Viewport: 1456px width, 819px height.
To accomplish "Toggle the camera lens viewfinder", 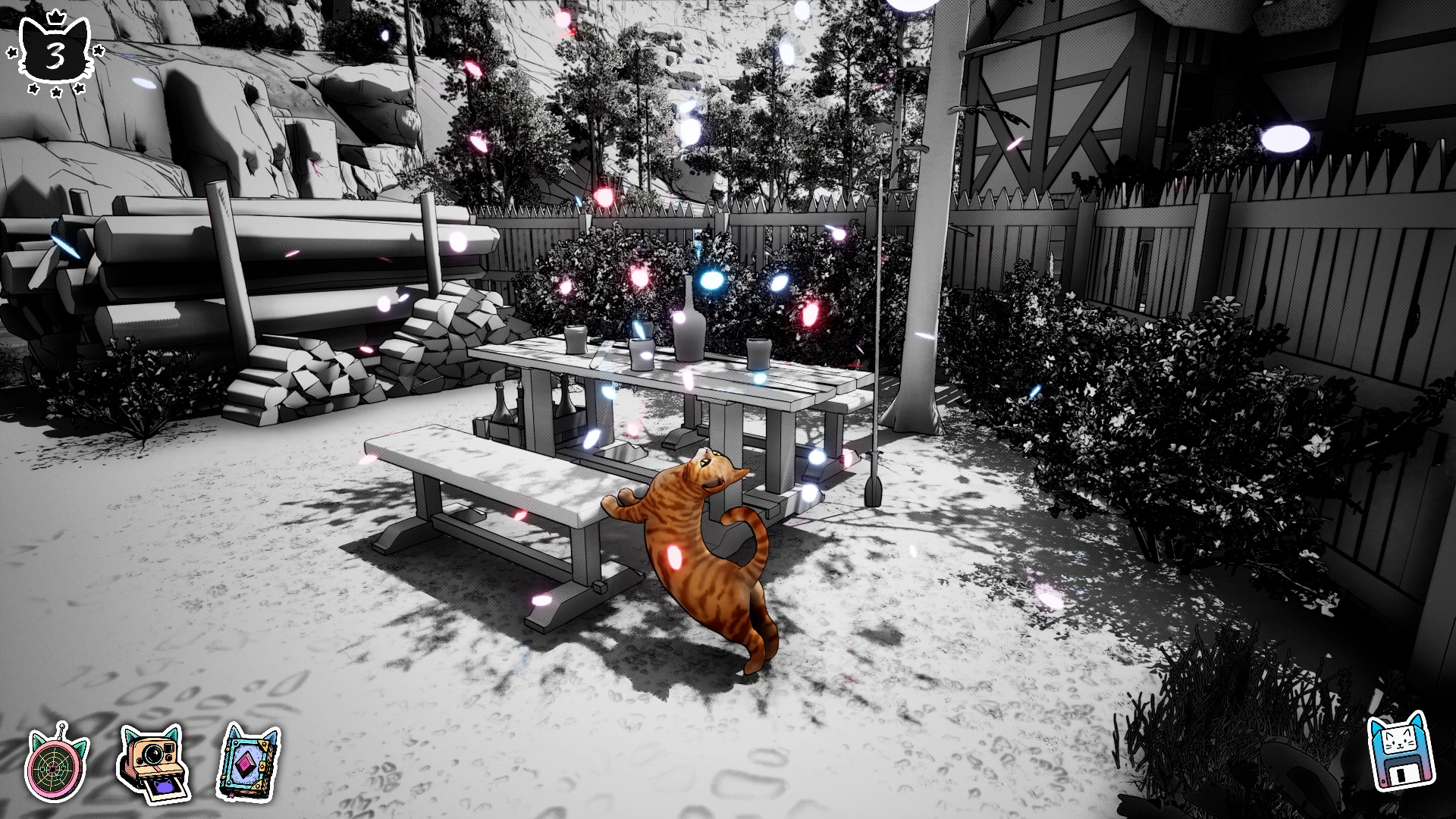I will pos(154,753).
